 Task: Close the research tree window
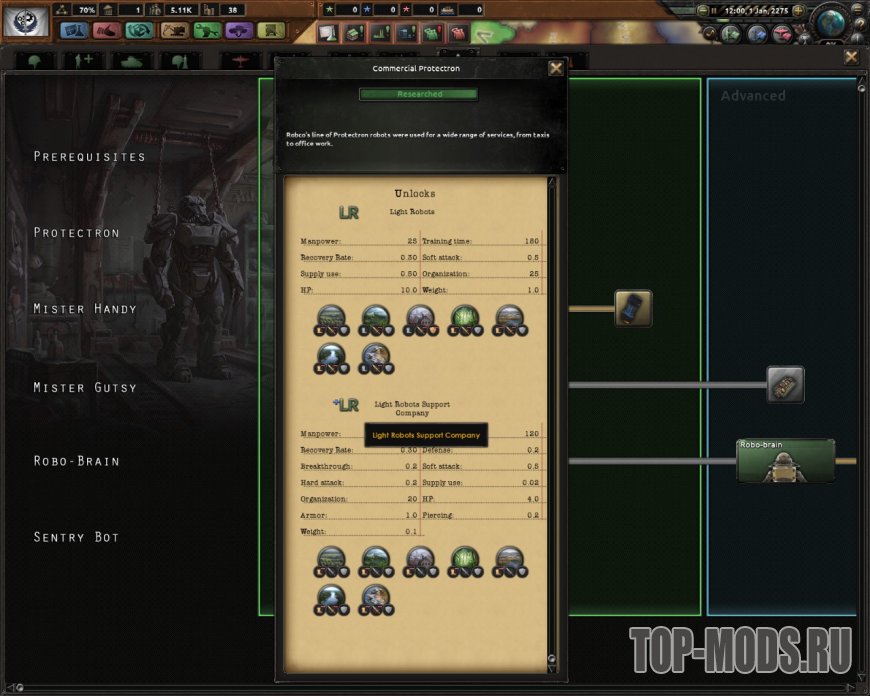click(x=851, y=58)
